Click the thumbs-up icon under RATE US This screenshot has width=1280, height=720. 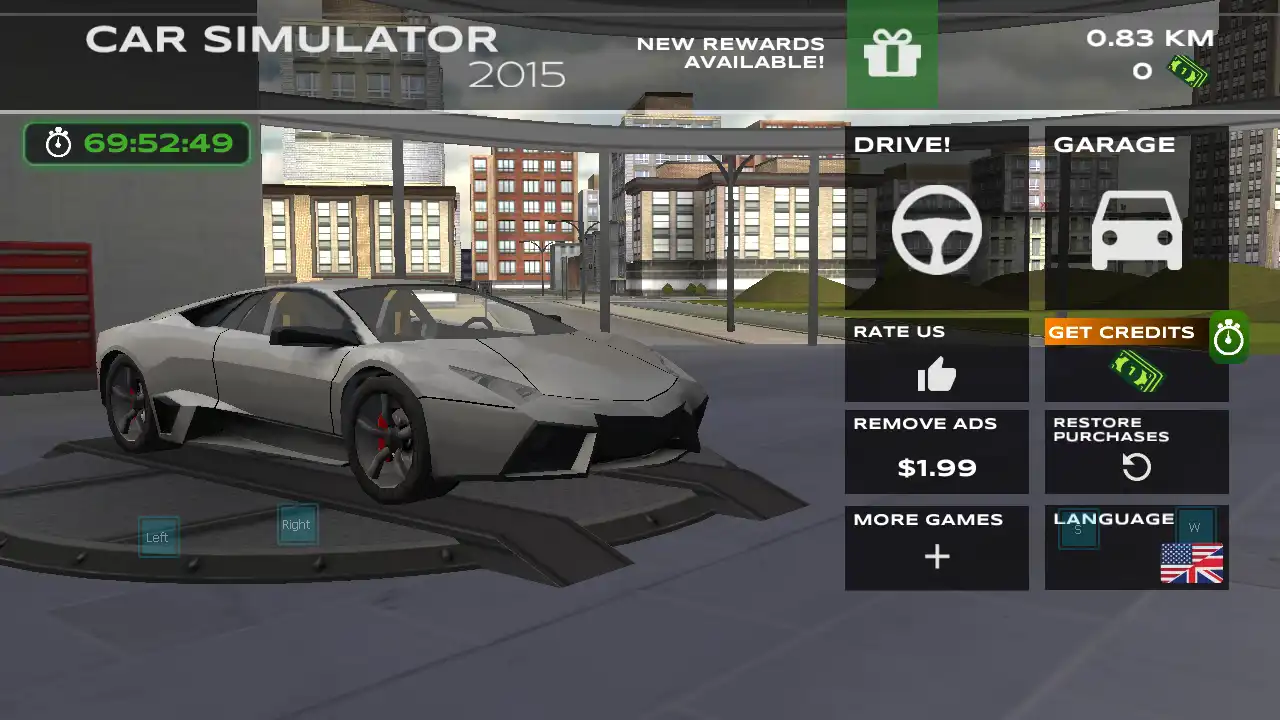(x=936, y=376)
